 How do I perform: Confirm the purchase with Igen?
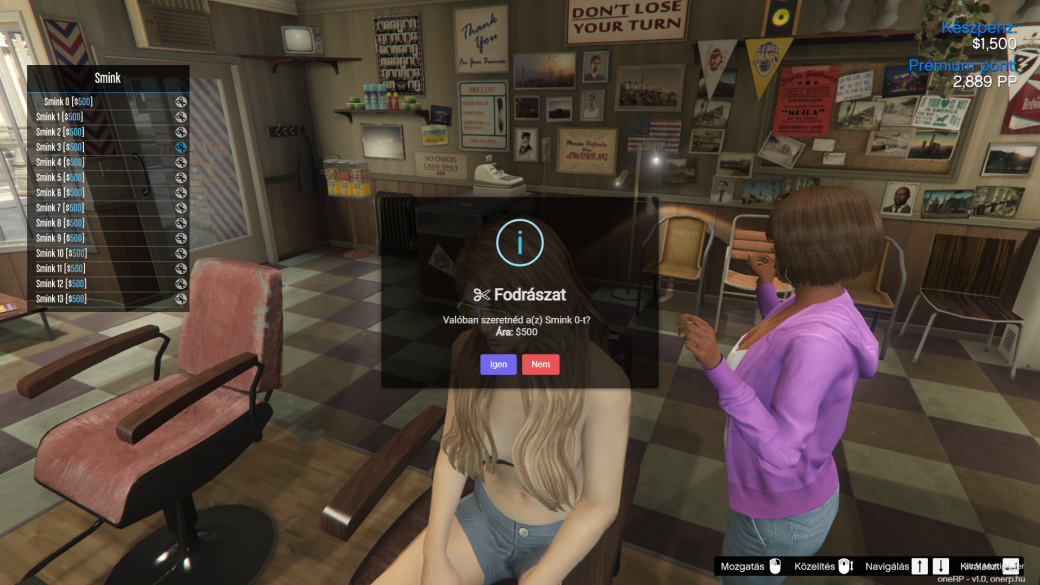tap(498, 364)
